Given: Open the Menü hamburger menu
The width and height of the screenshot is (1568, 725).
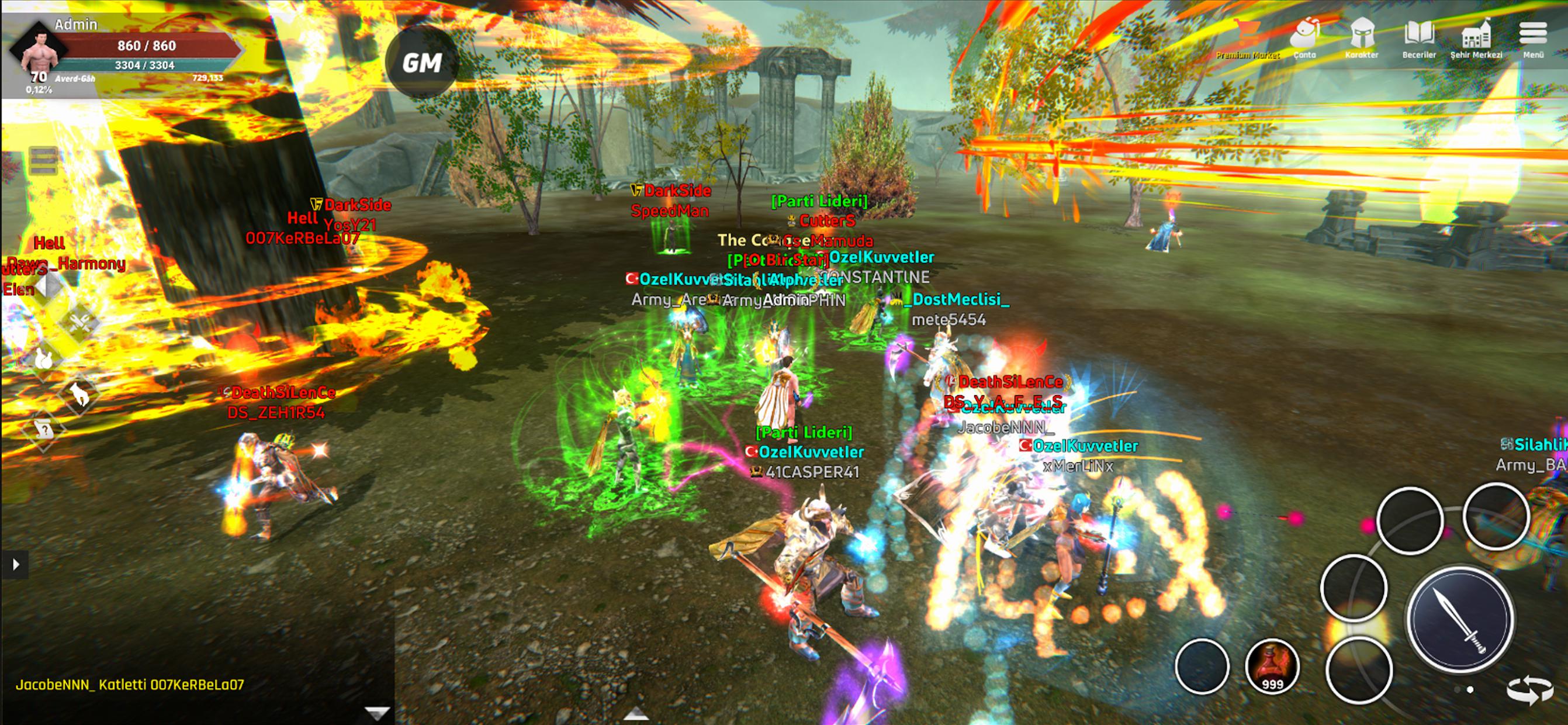Looking at the screenshot, I should (1533, 38).
